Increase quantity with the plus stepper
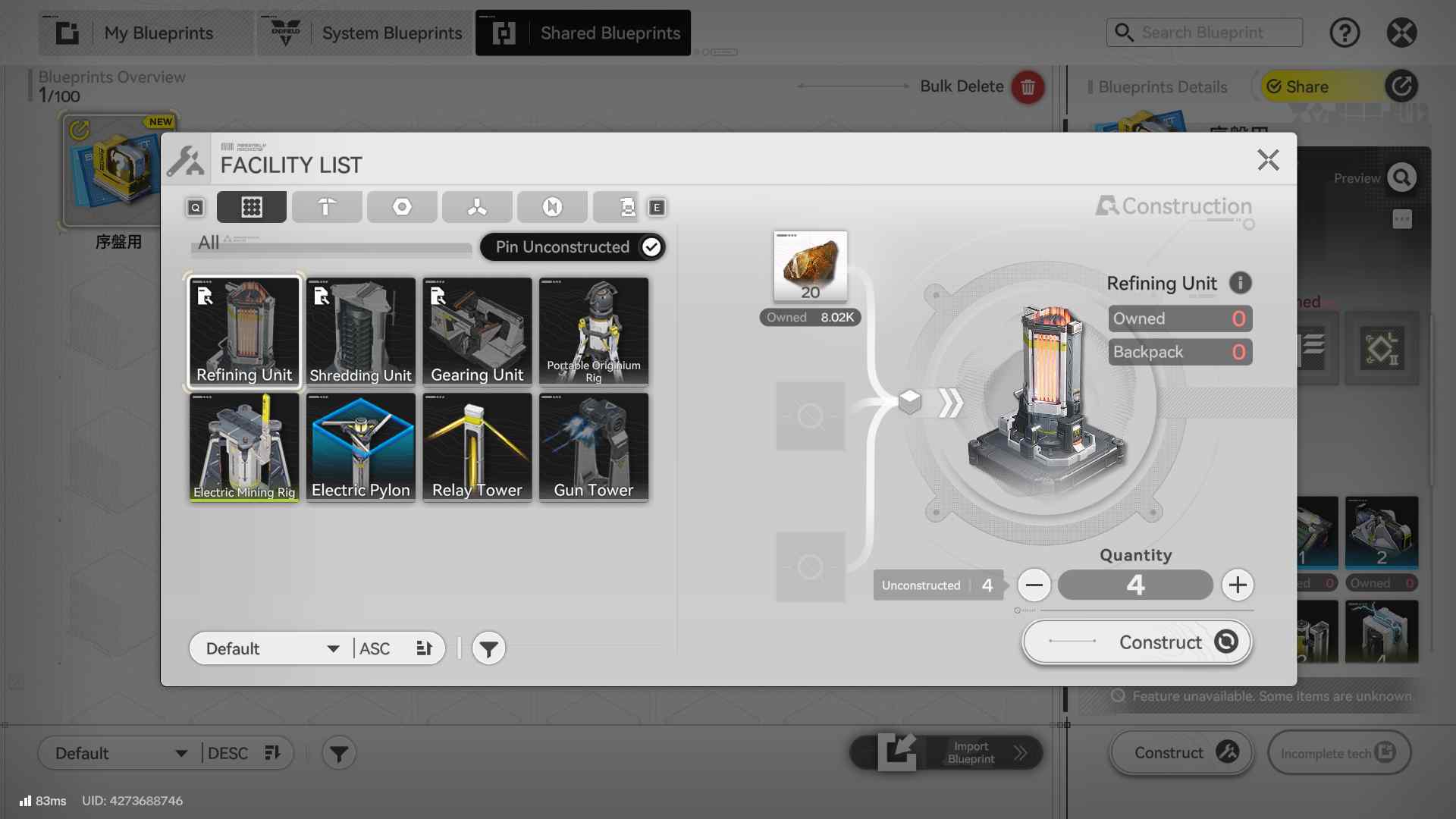The height and width of the screenshot is (819, 1456). coord(1238,585)
